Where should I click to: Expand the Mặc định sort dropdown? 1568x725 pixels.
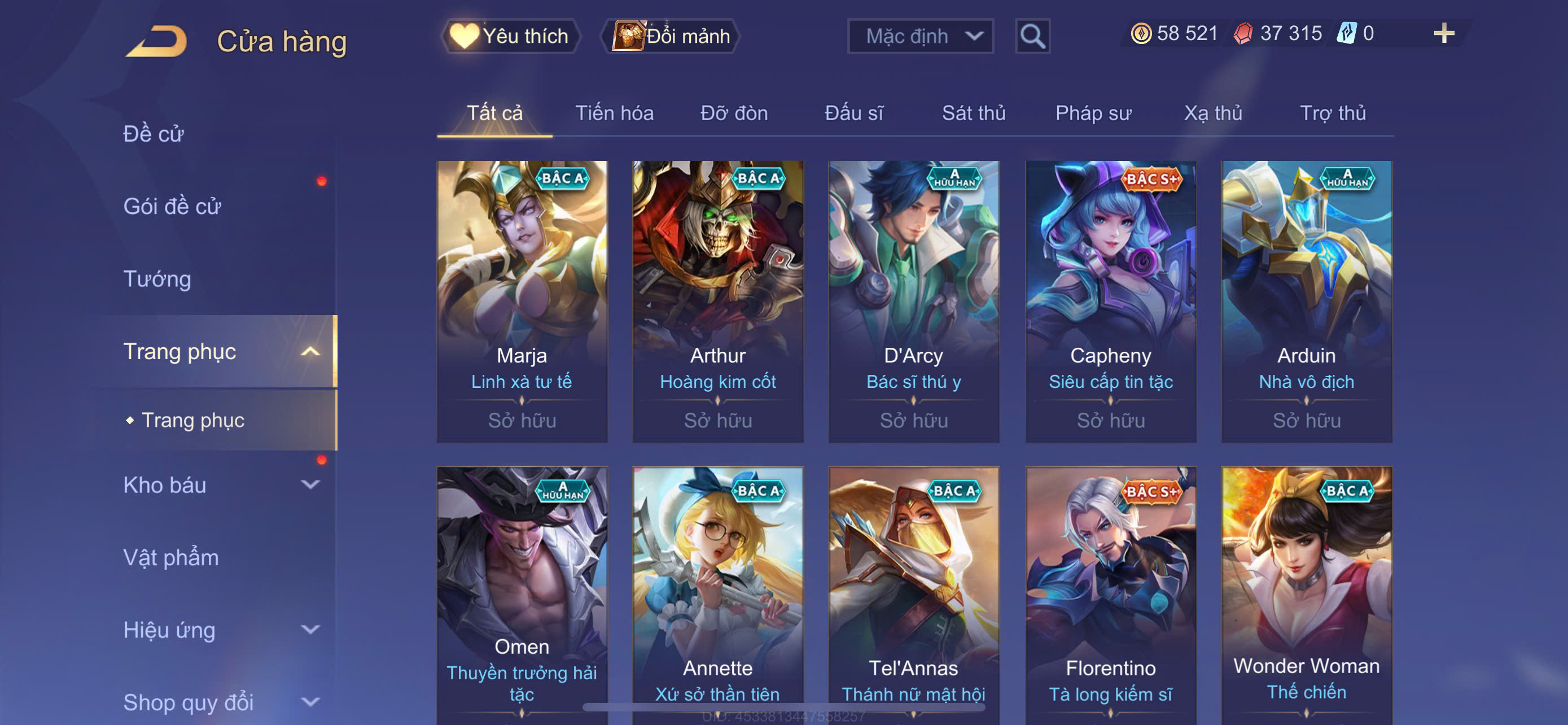(x=919, y=37)
